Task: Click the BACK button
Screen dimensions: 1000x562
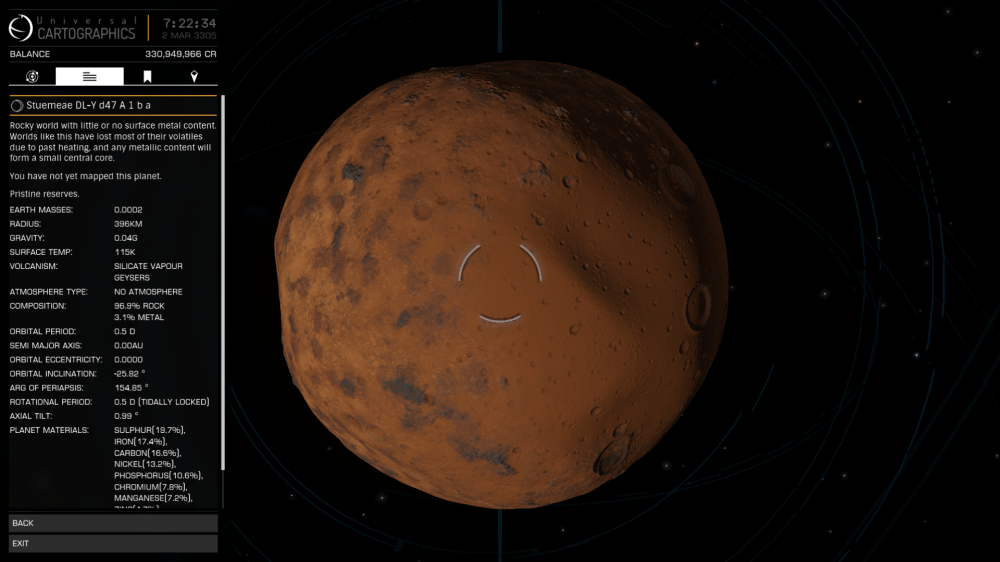Action: 113,523
